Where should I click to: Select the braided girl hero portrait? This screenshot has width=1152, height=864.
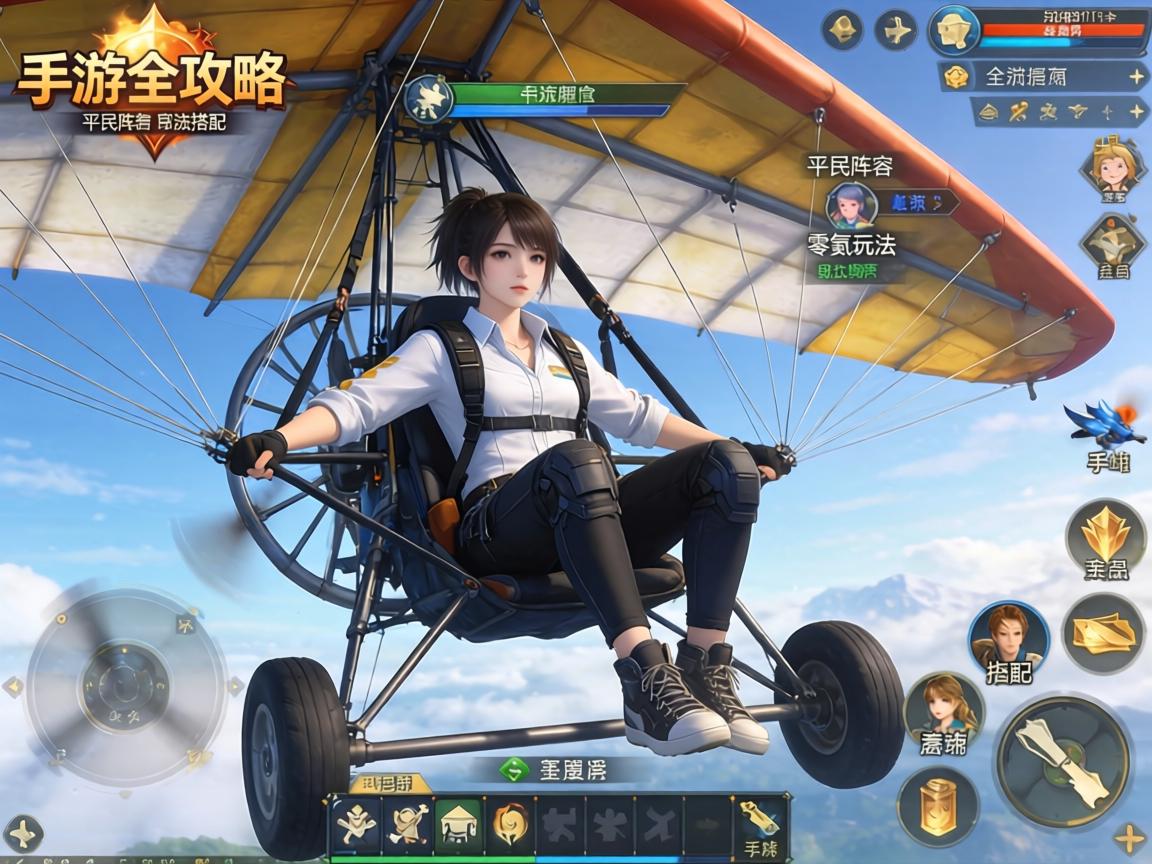click(x=943, y=708)
